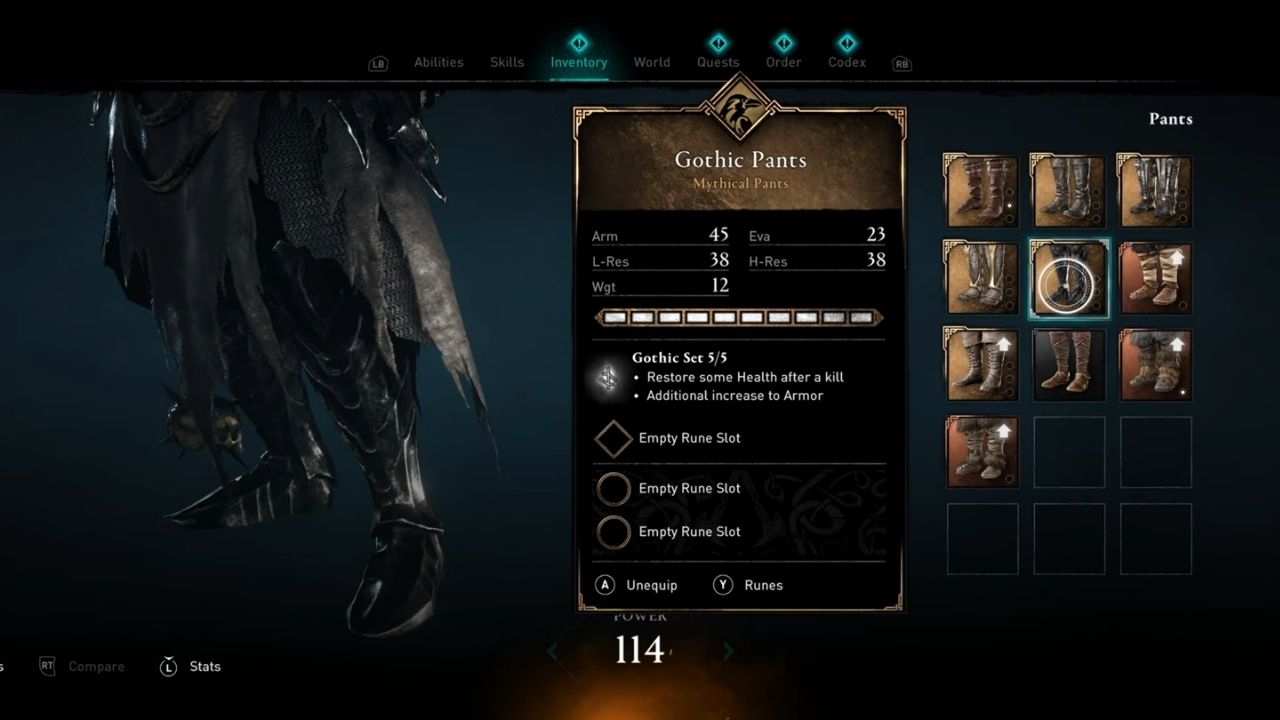This screenshot has height=720, width=1280.
Task: Select the silver plated greaves slot
Action: point(1154,192)
